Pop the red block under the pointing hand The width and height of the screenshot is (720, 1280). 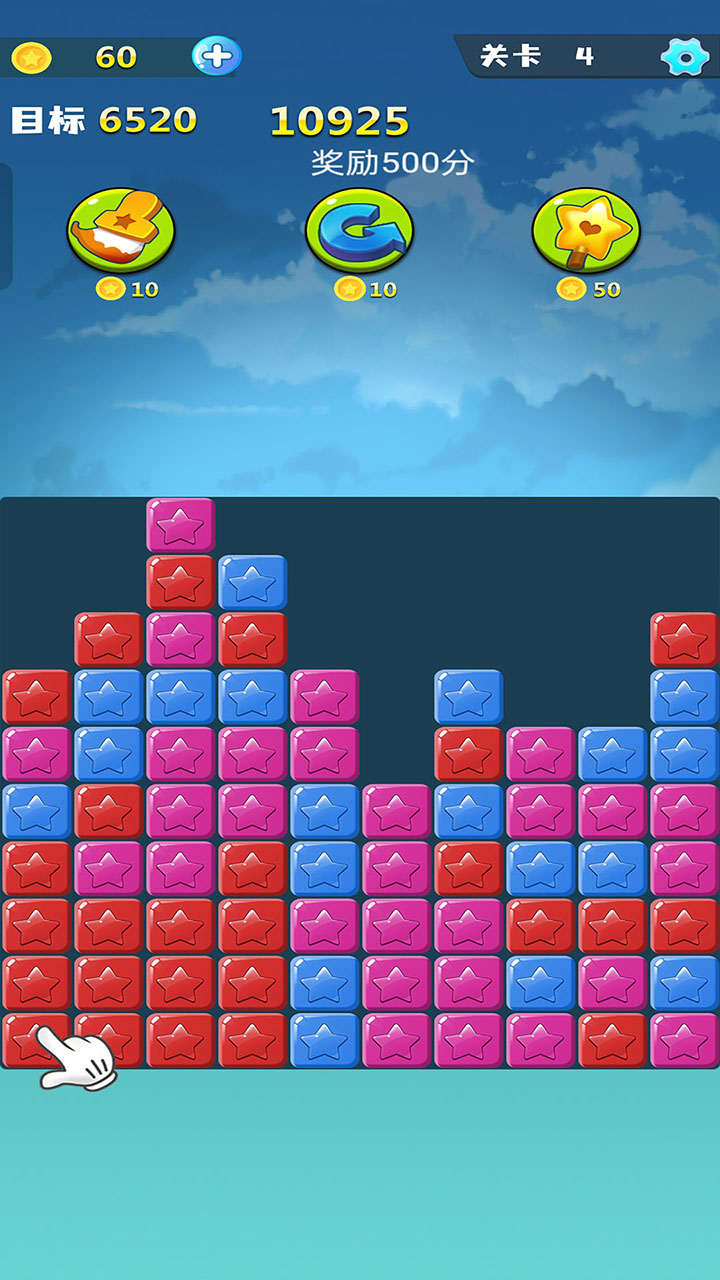36,1040
